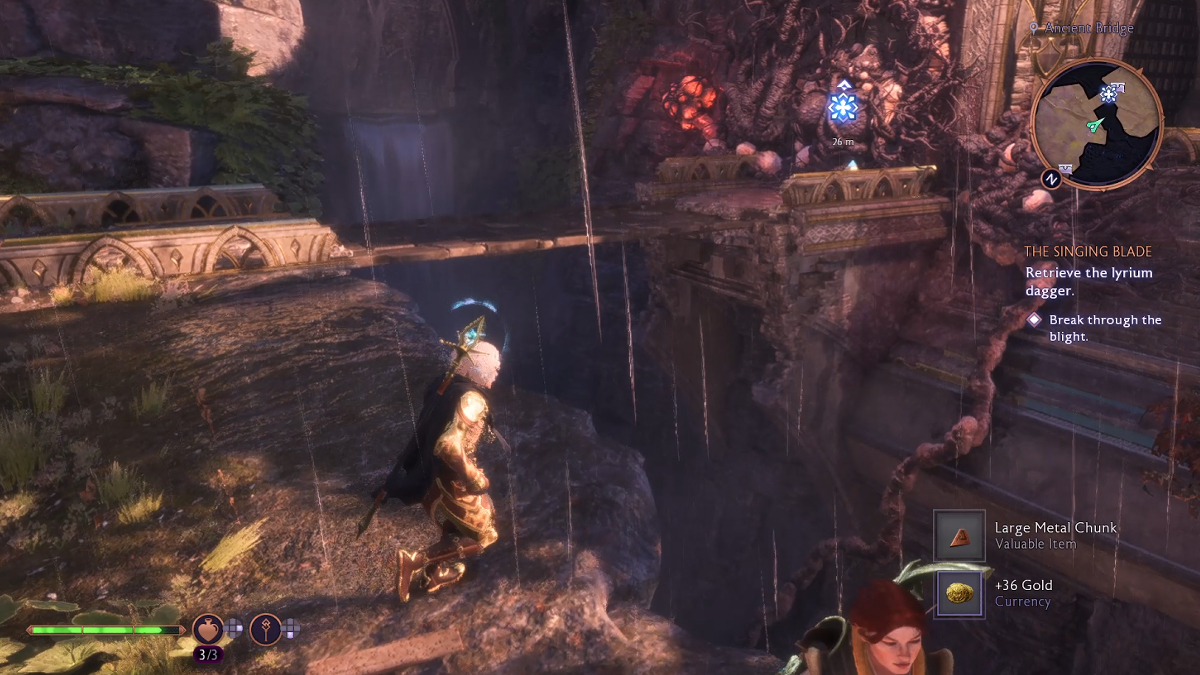Click the +36 Gold currency pickup icon

click(960, 592)
